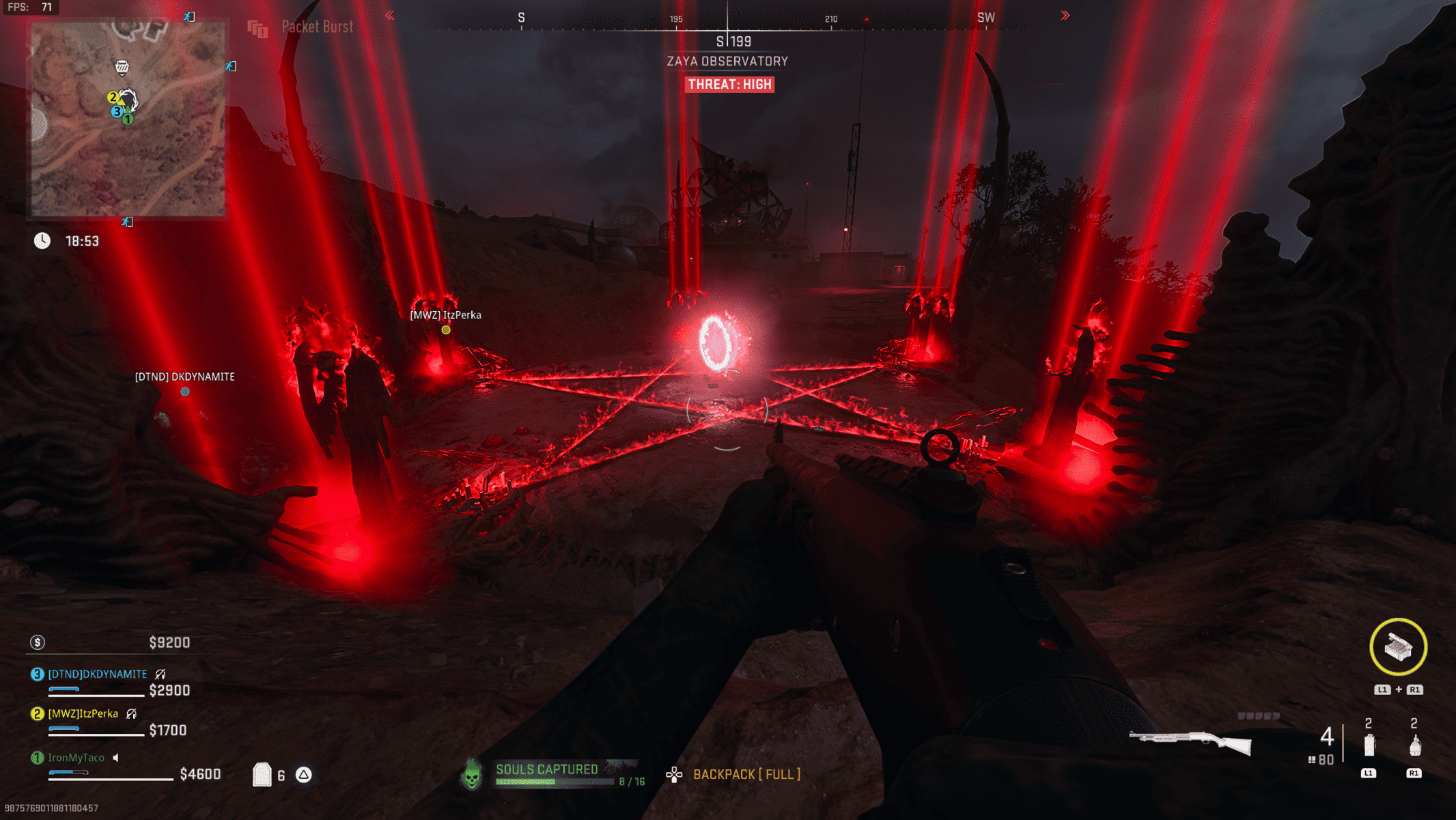Viewport: 1456px width, 820px height.
Task: Click the SOULS CAPTURED text label
Action: tap(546, 768)
